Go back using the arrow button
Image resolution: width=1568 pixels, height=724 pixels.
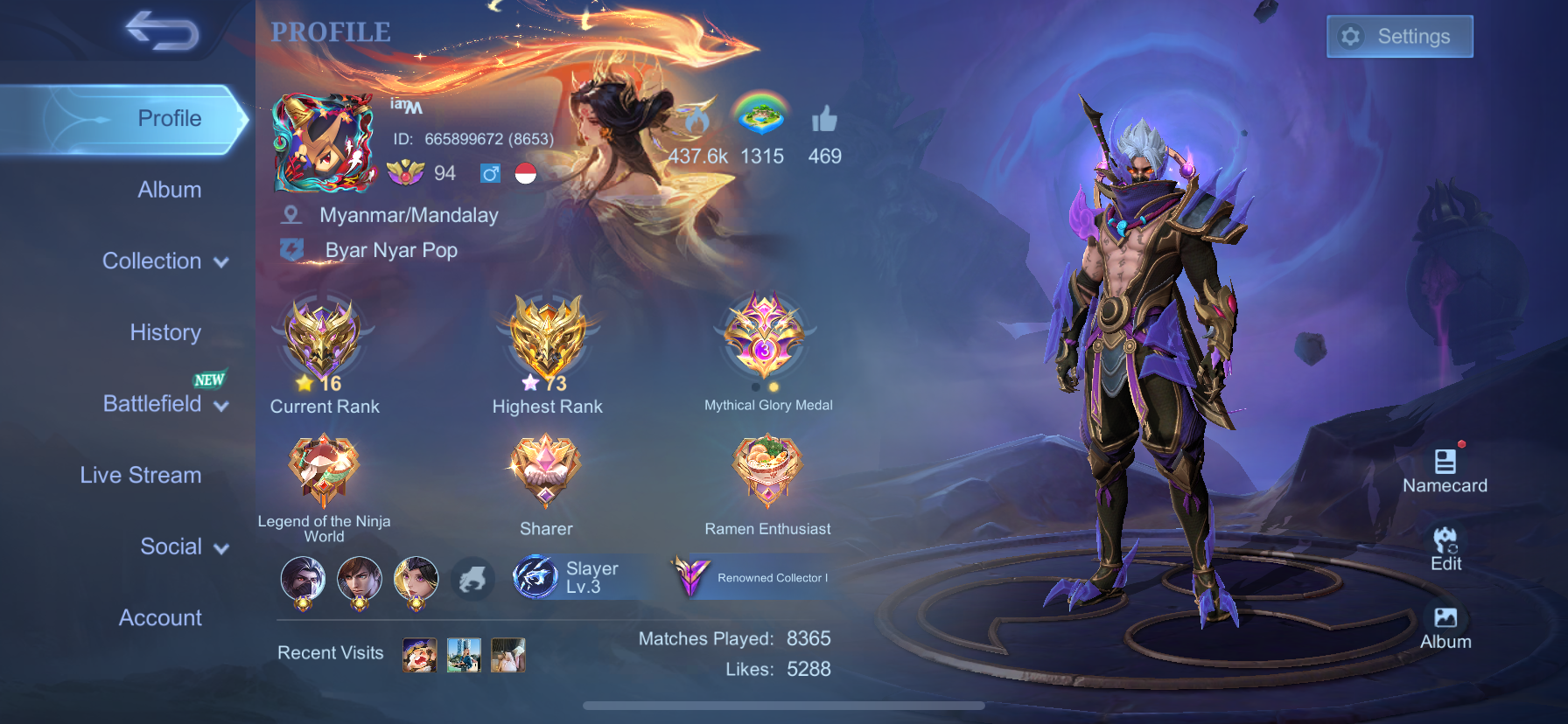[162, 31]
